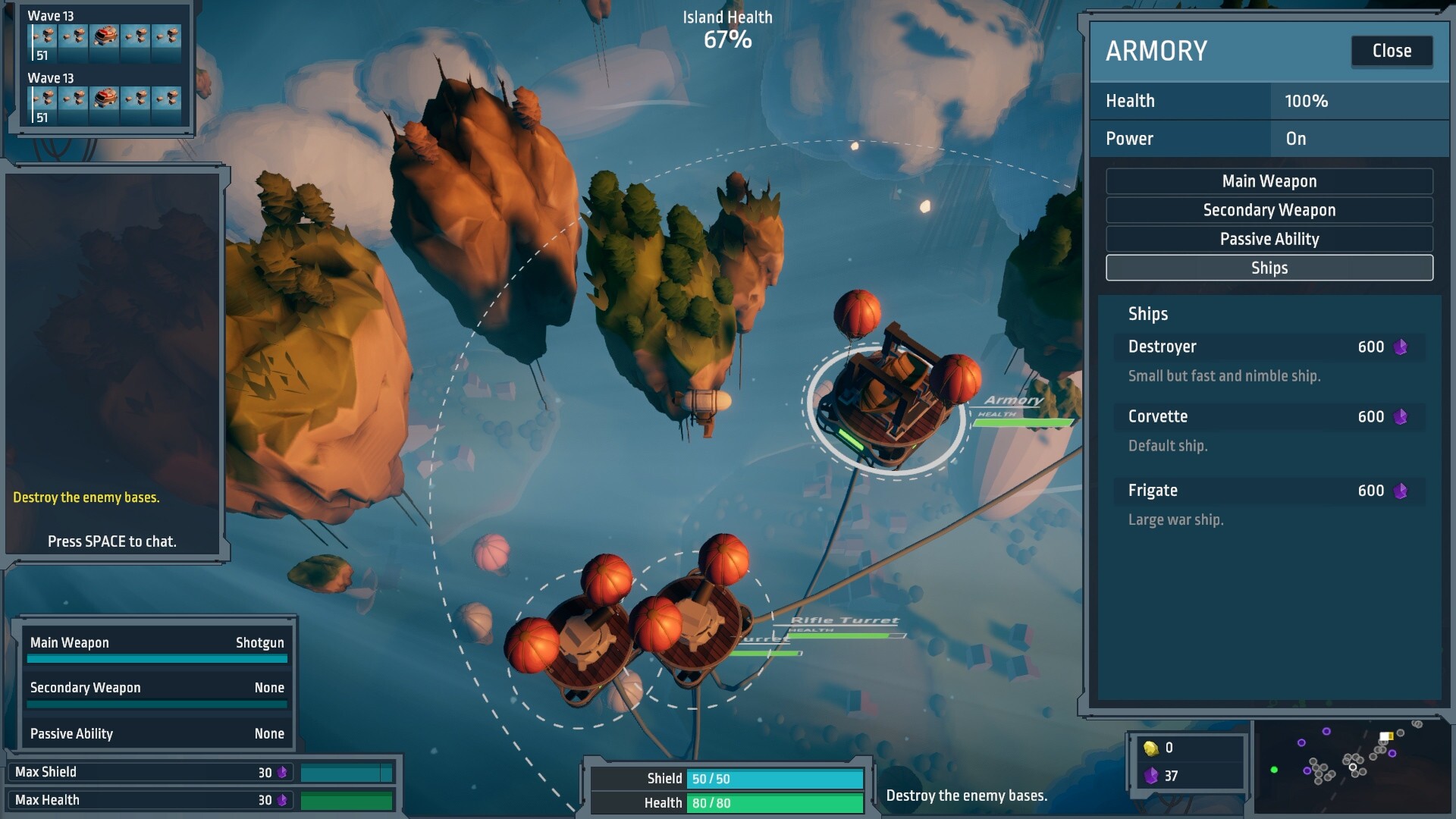Expand the Passive Ability section

1269,239
